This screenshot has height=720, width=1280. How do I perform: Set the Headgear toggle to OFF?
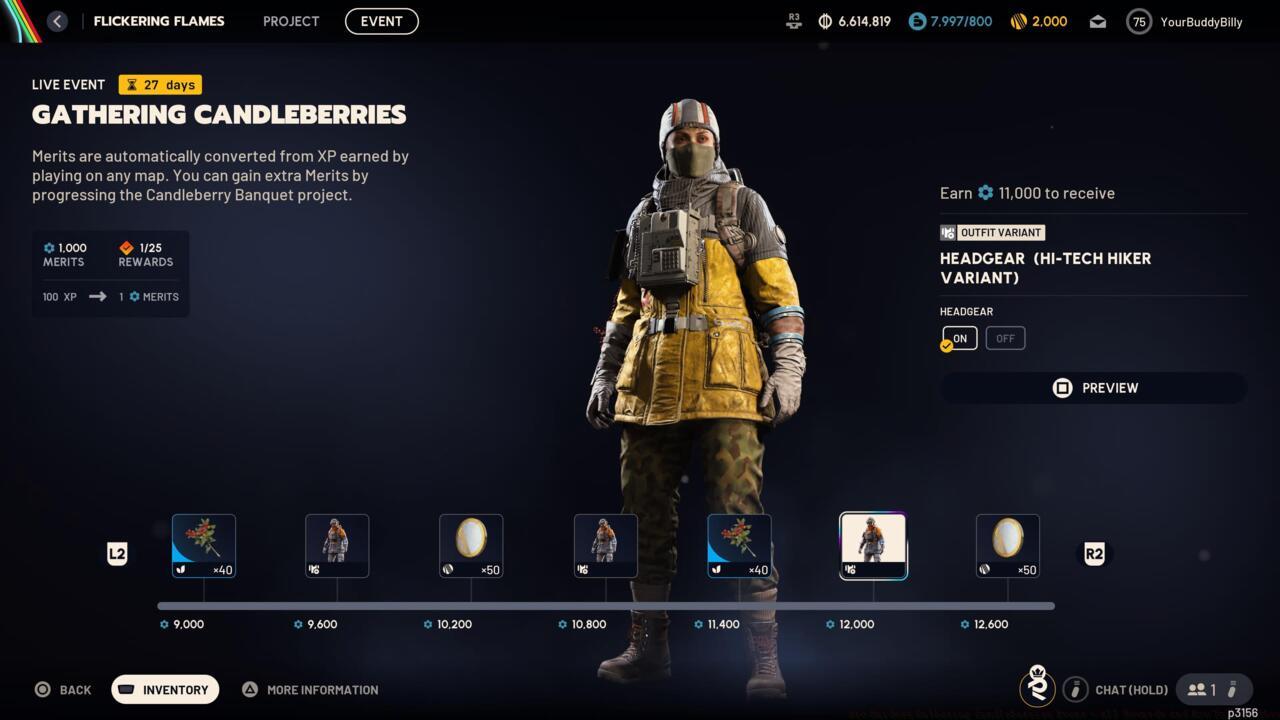pyautogui.click(x=1005, y=338)
